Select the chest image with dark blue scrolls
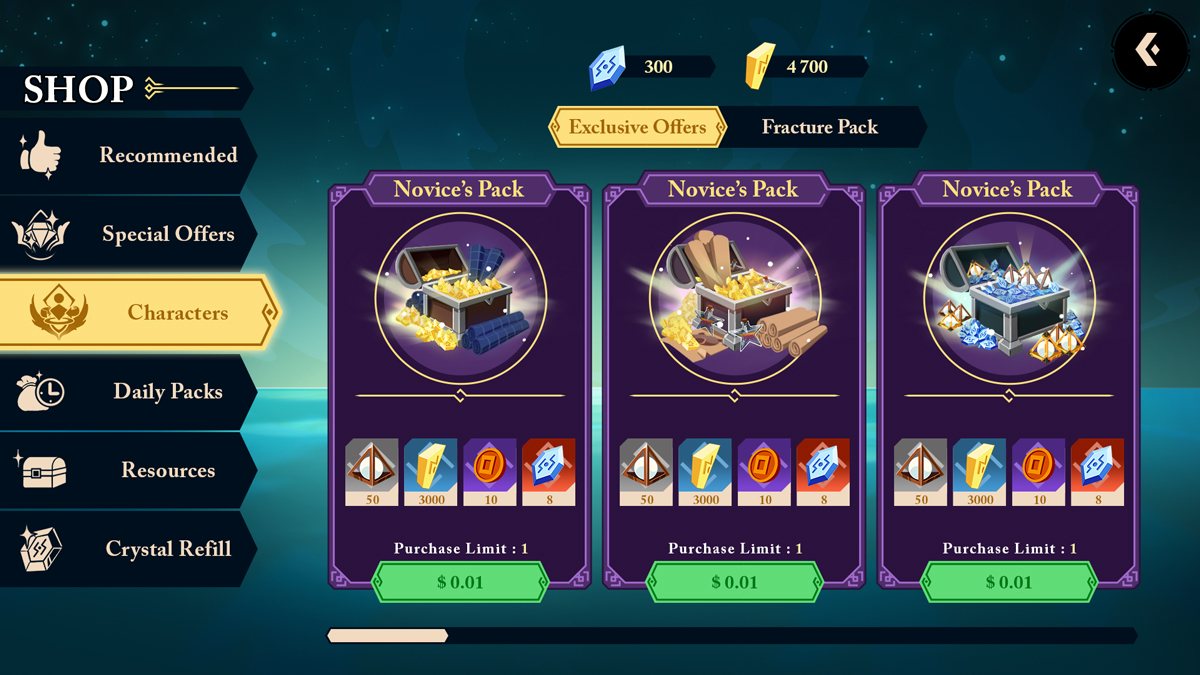The height and width of the screenshot is (675, 1200). [x=460, y=297]
